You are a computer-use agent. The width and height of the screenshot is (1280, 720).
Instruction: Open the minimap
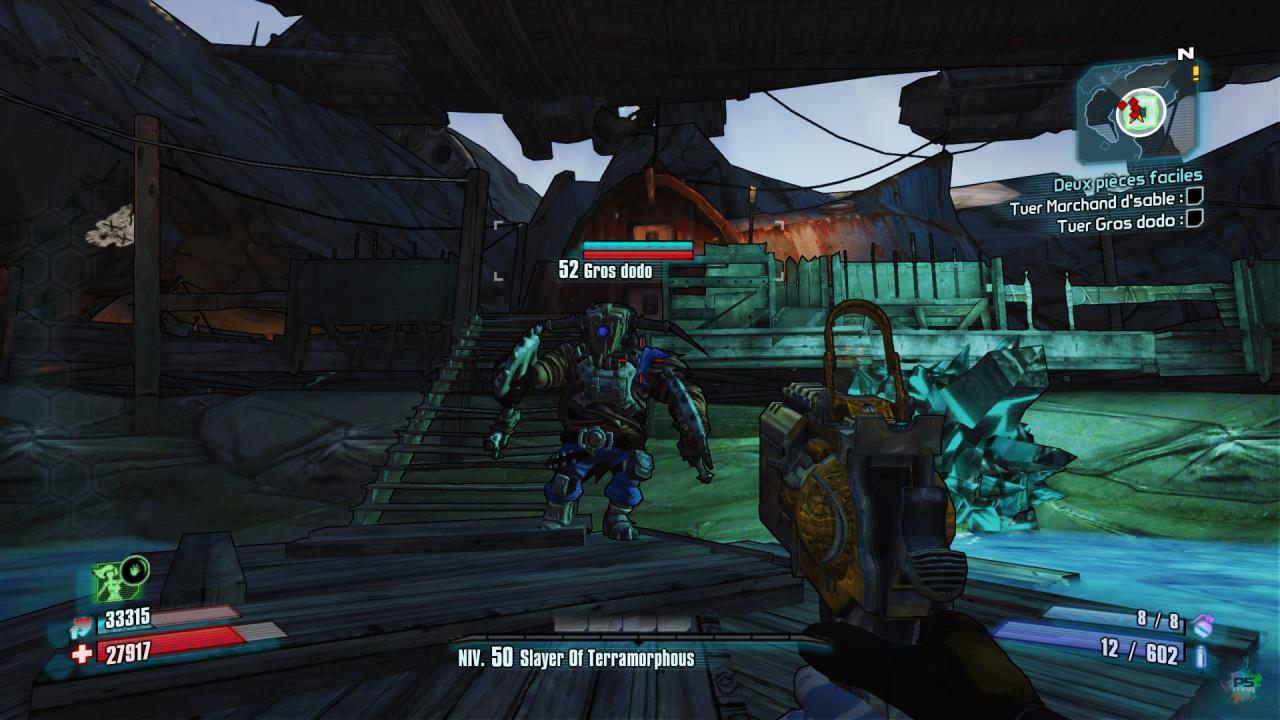coord(1138,110)
